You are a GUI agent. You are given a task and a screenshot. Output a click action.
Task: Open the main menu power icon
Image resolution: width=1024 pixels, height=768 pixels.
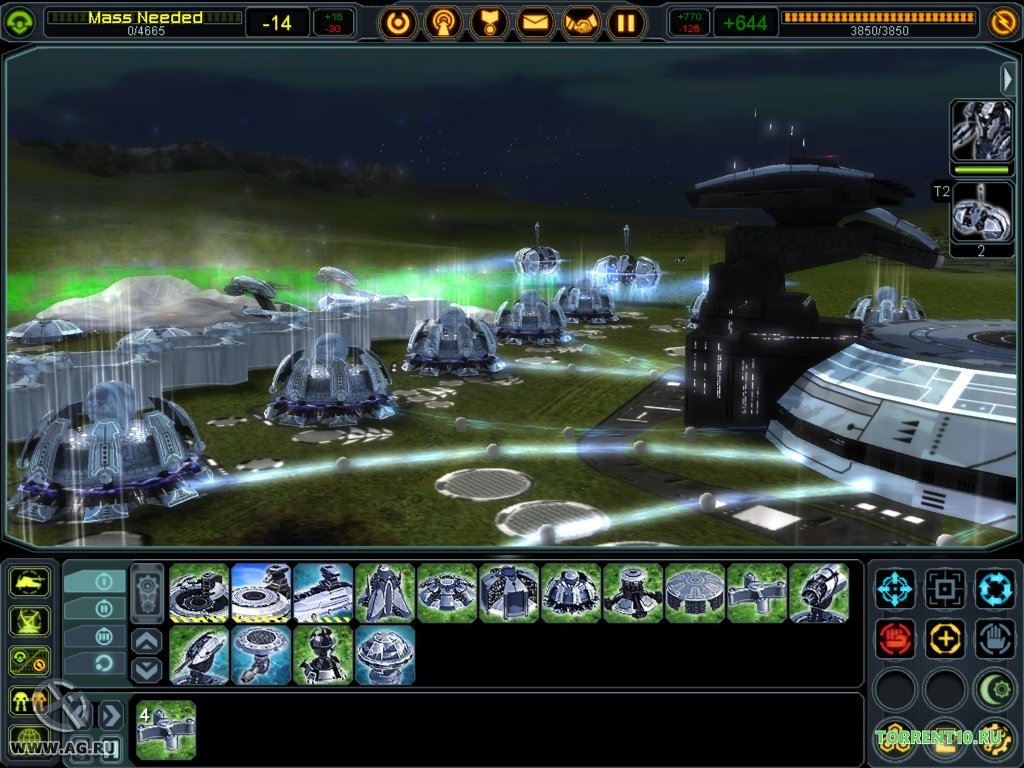coord(398,22)
